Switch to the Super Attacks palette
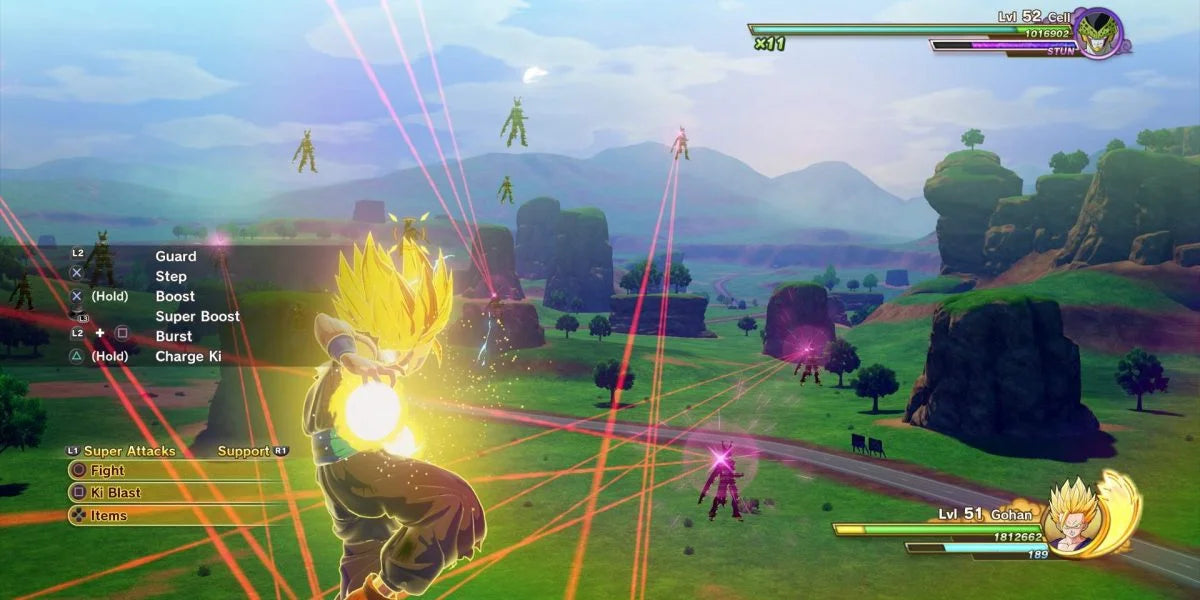Image resolution: width=1200 pixels, height=600 pixels. point(128,451)
